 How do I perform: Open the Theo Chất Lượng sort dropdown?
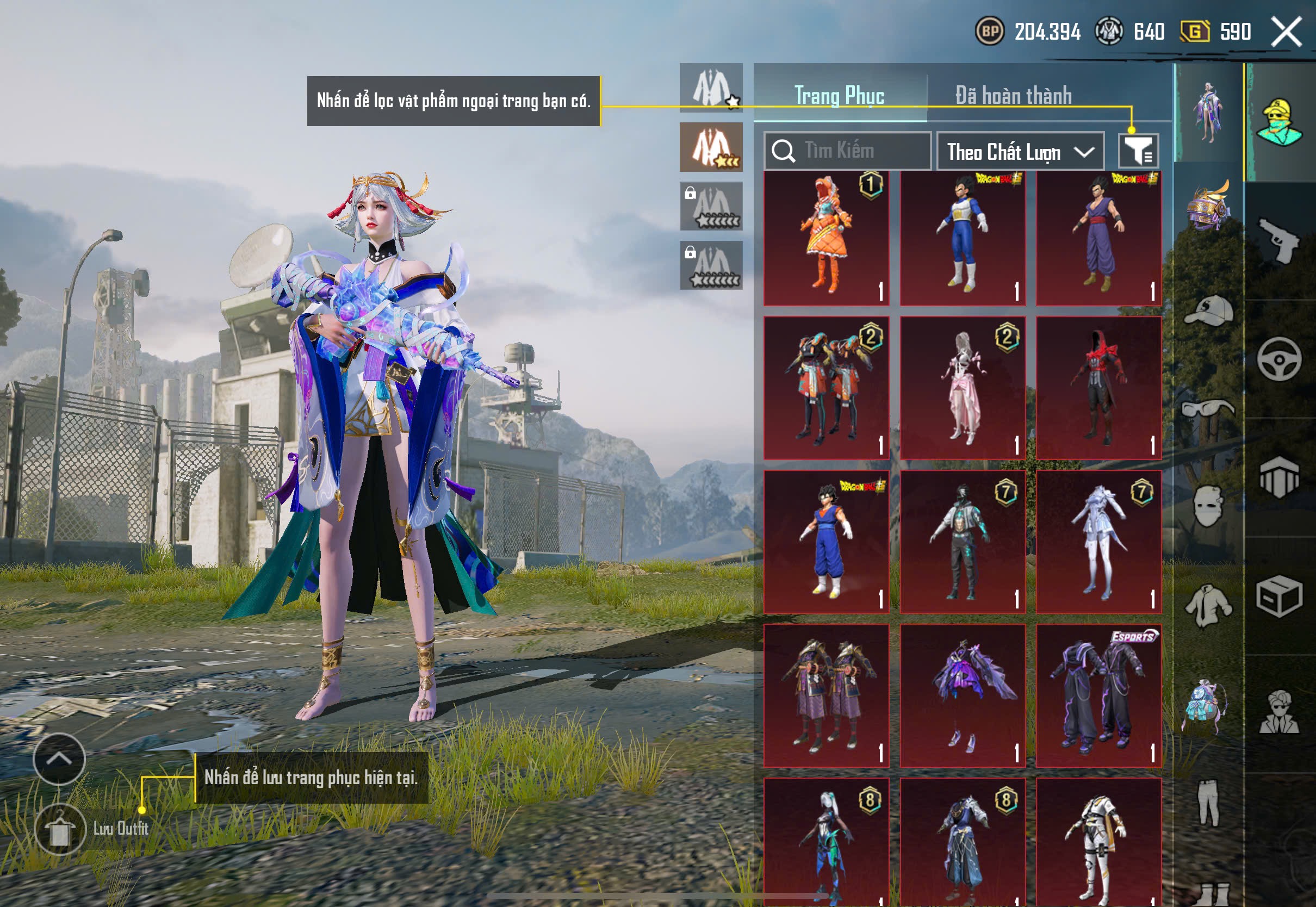pyautogui.click(x=1020, y=152)
